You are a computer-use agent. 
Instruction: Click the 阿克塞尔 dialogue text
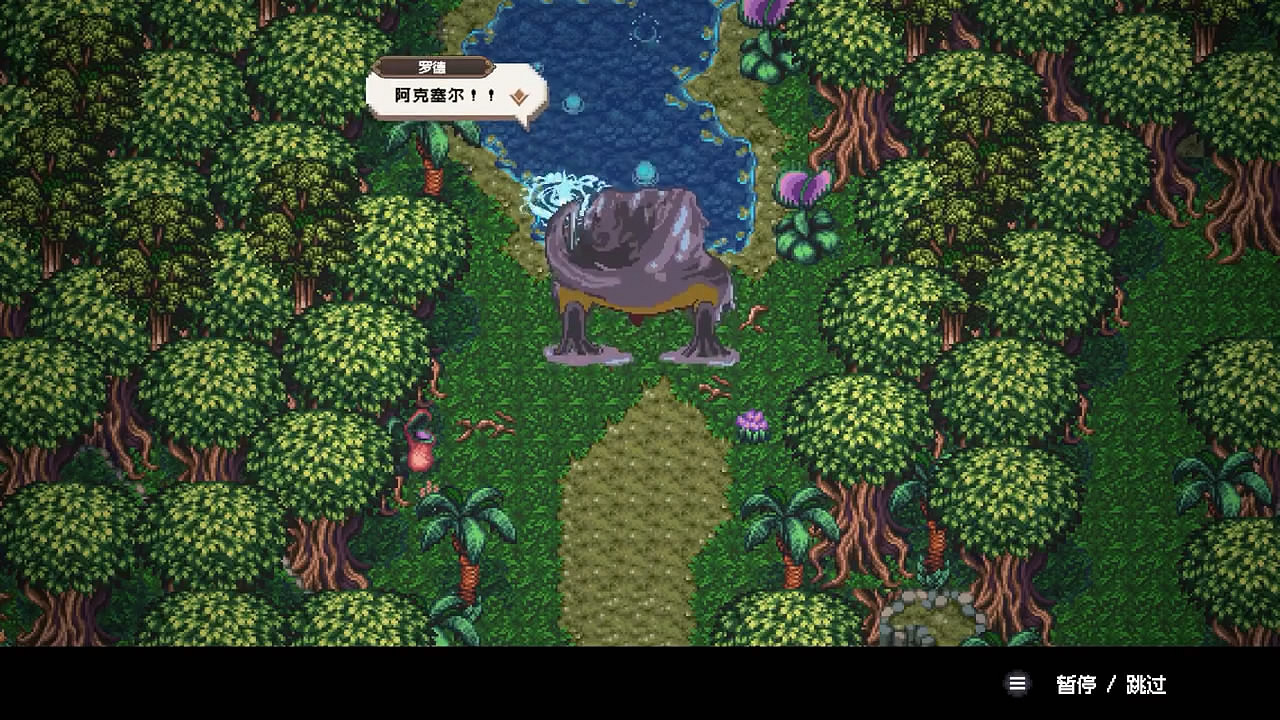(x=437, y=95)
